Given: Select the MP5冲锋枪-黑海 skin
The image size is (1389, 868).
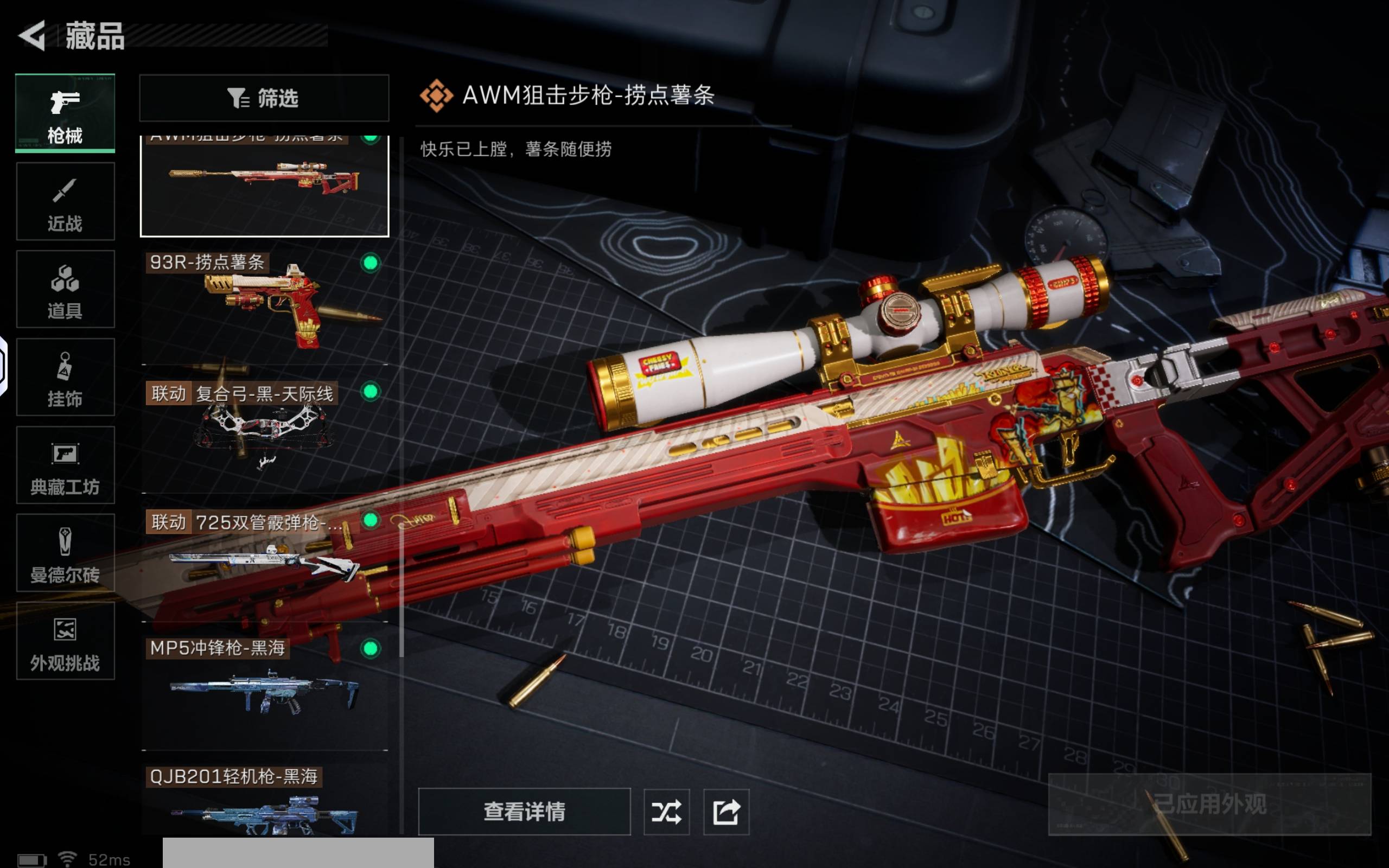Looking at the screenshot, I should 264,692.
